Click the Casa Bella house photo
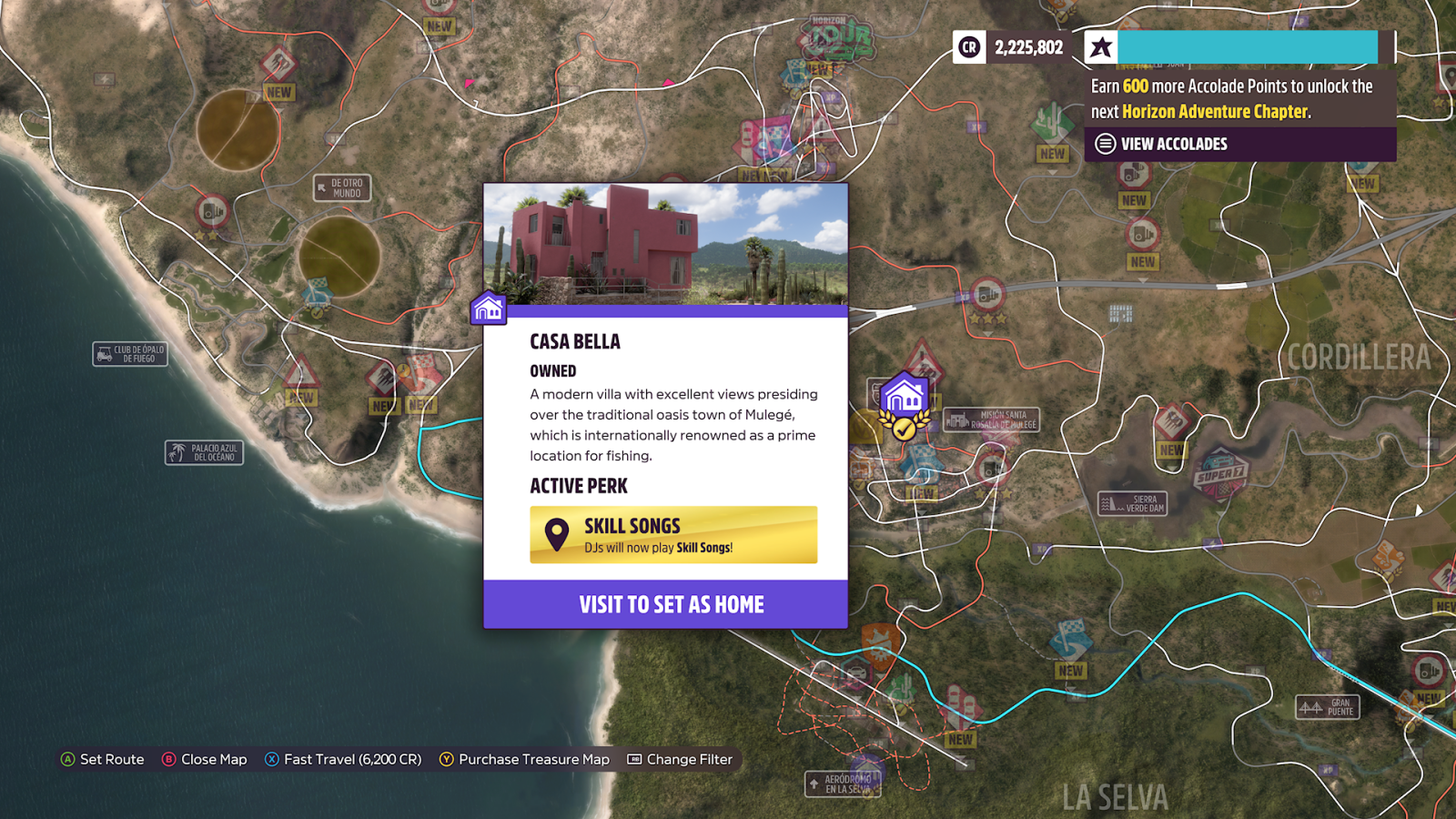 (x=665, y=245)
